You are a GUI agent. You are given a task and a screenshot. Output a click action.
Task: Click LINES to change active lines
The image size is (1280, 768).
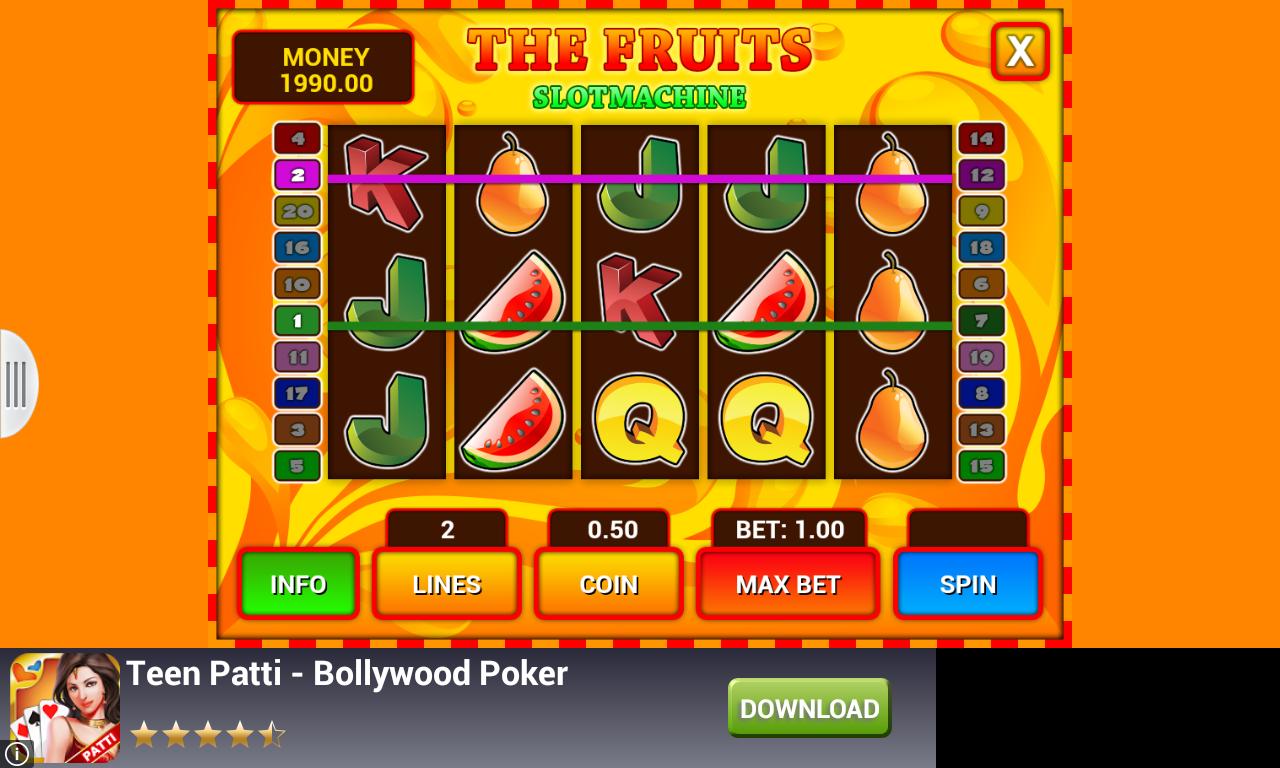(x=446, y=584)
